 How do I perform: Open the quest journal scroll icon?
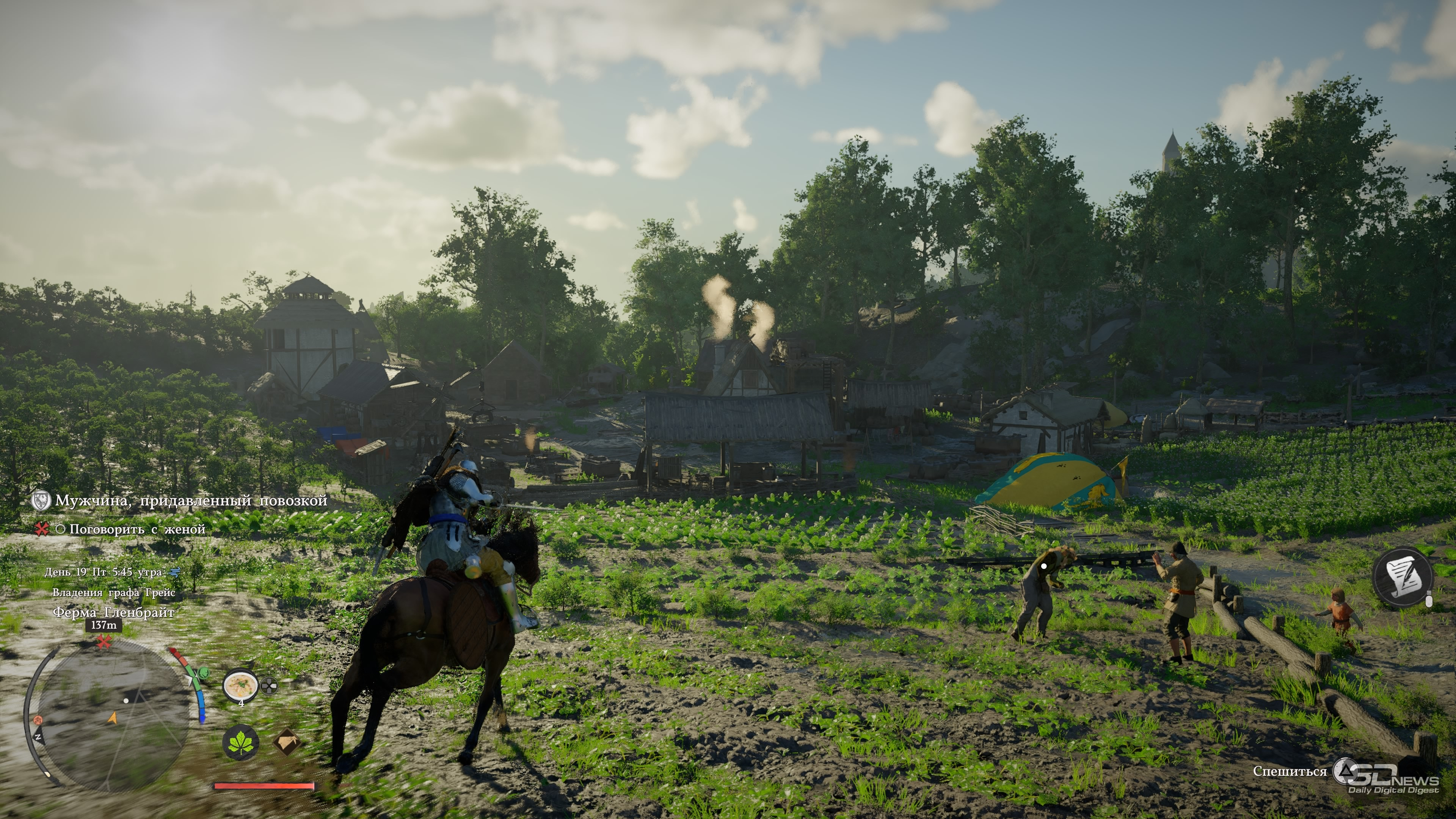click(x=1403, y=577)
